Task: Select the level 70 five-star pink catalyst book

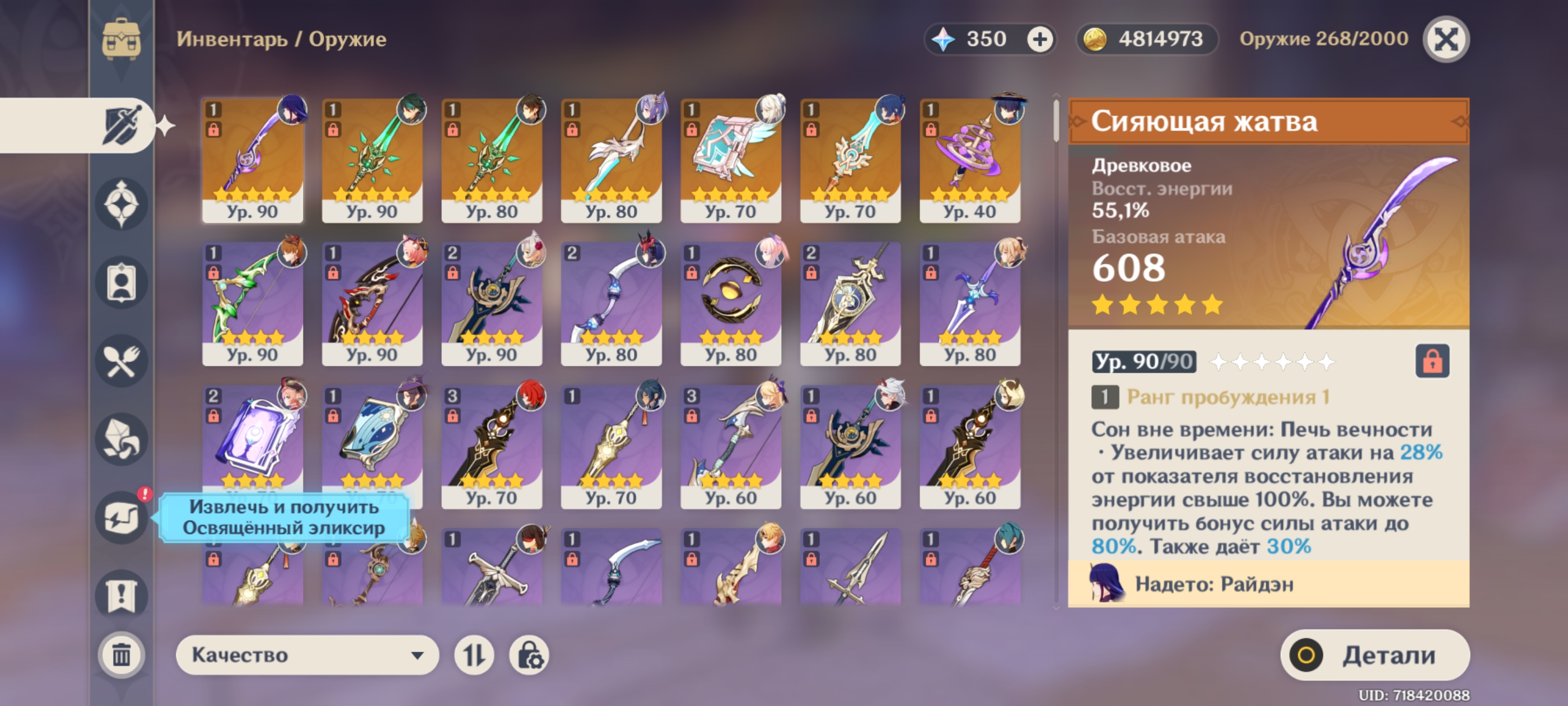Action: point(730,160)
